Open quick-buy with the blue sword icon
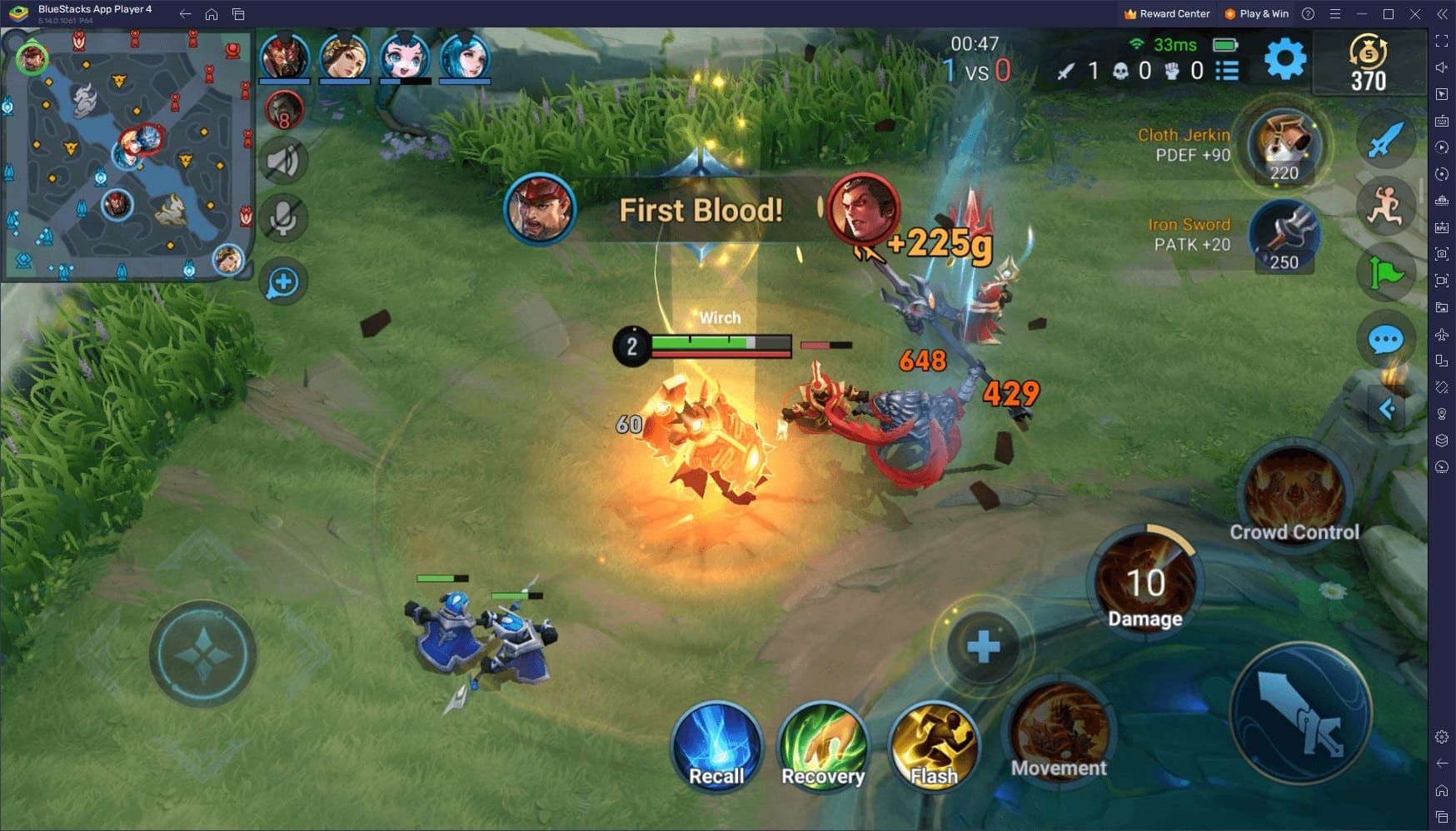 click(1384, 140)
